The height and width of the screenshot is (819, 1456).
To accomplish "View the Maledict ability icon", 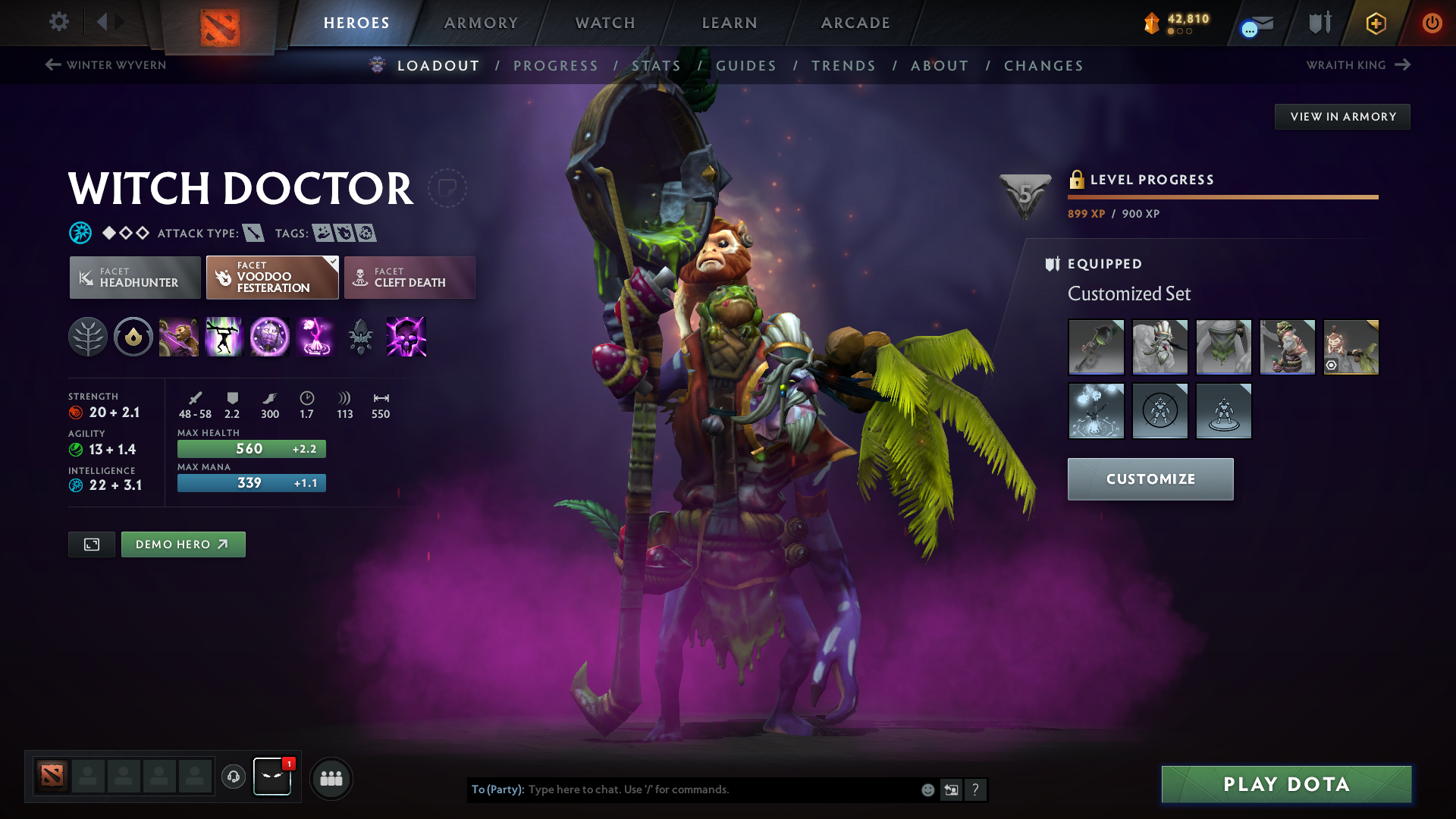I will pos(270,337).
